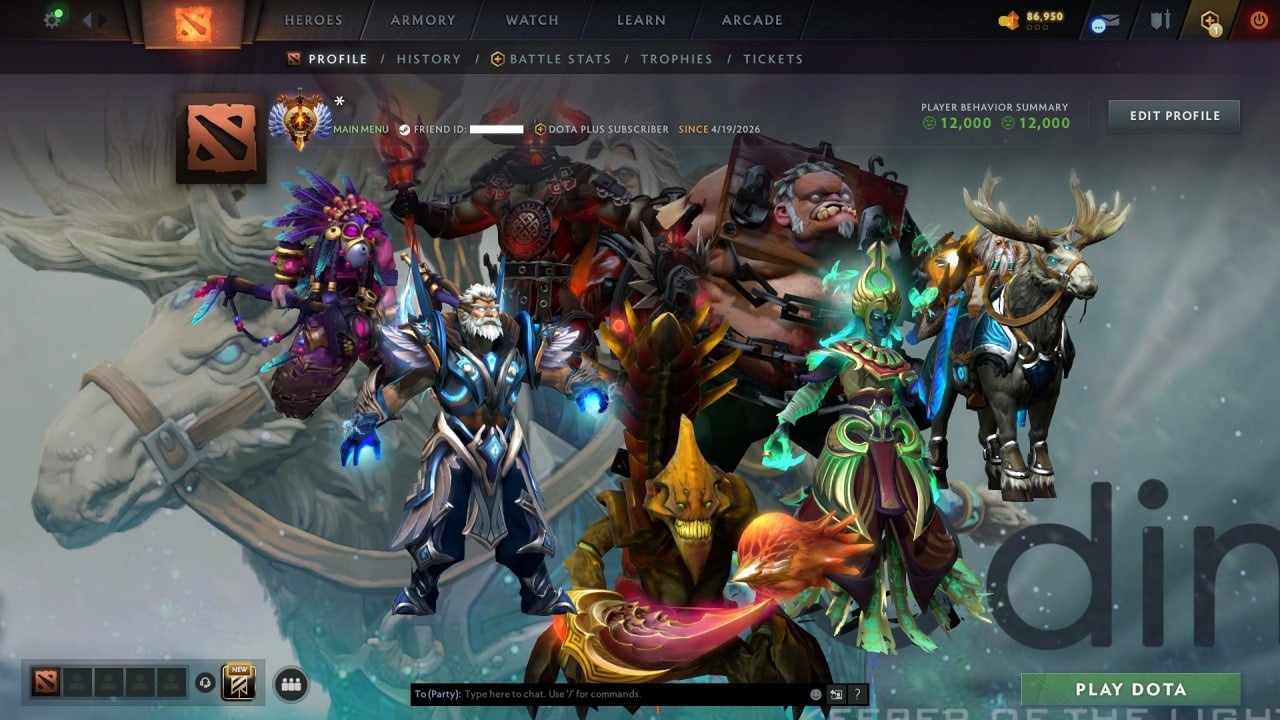Open the MAIN MENU dropdown
This screenshot has width=1280, height=720.
(360, 129)
